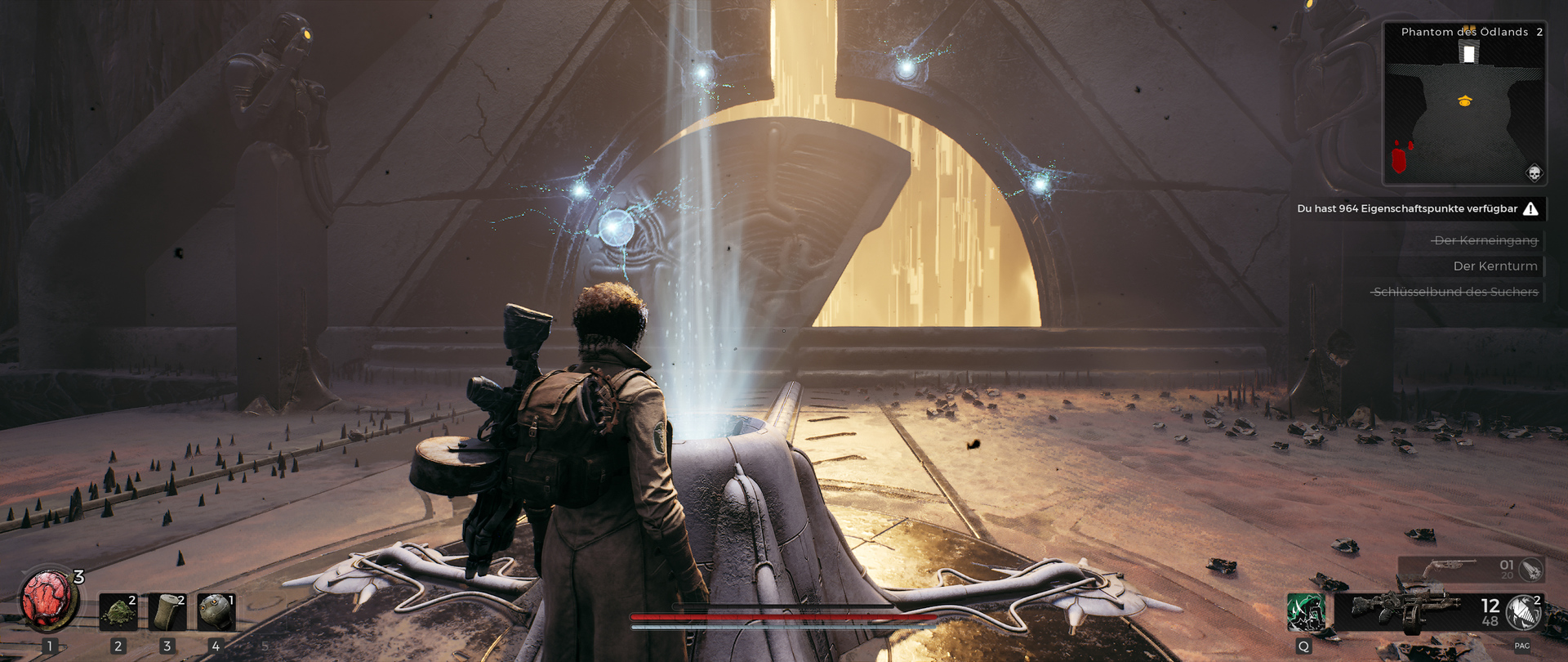
Task: Select the green powder consumable slot
Action: pyautogui.click(x=118, y=612)
